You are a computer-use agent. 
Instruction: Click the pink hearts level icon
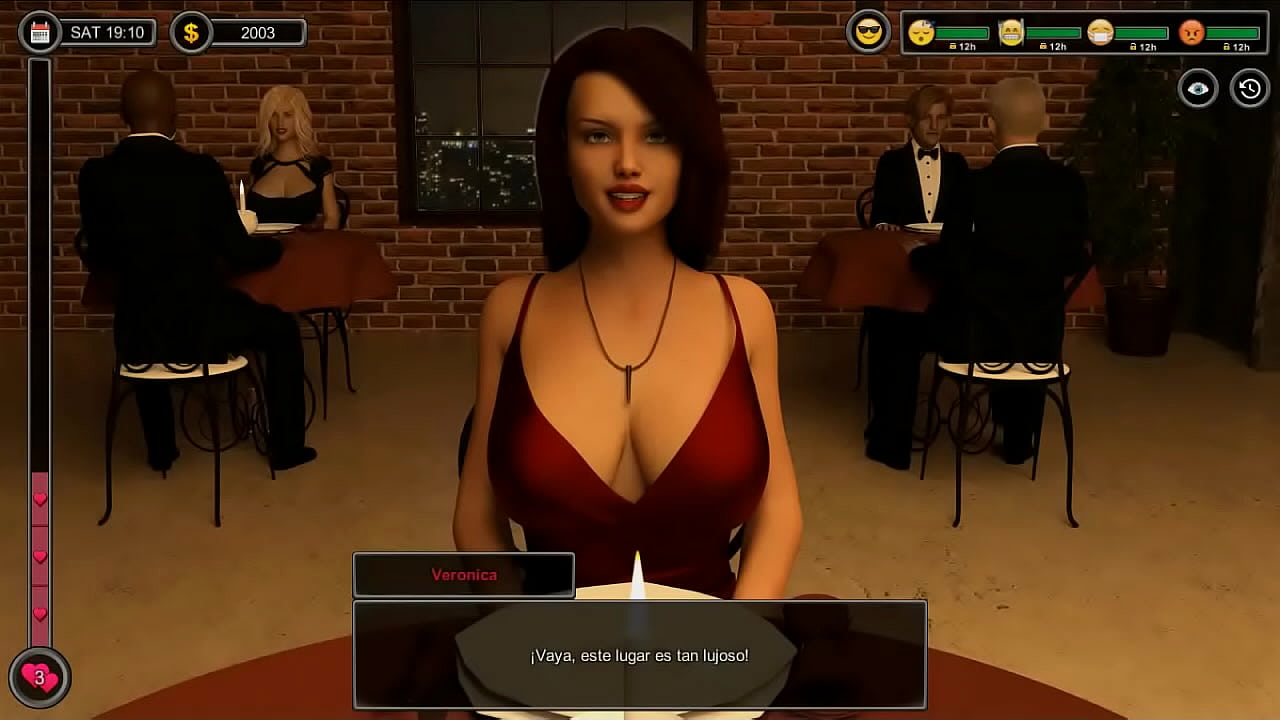(40, 678)
